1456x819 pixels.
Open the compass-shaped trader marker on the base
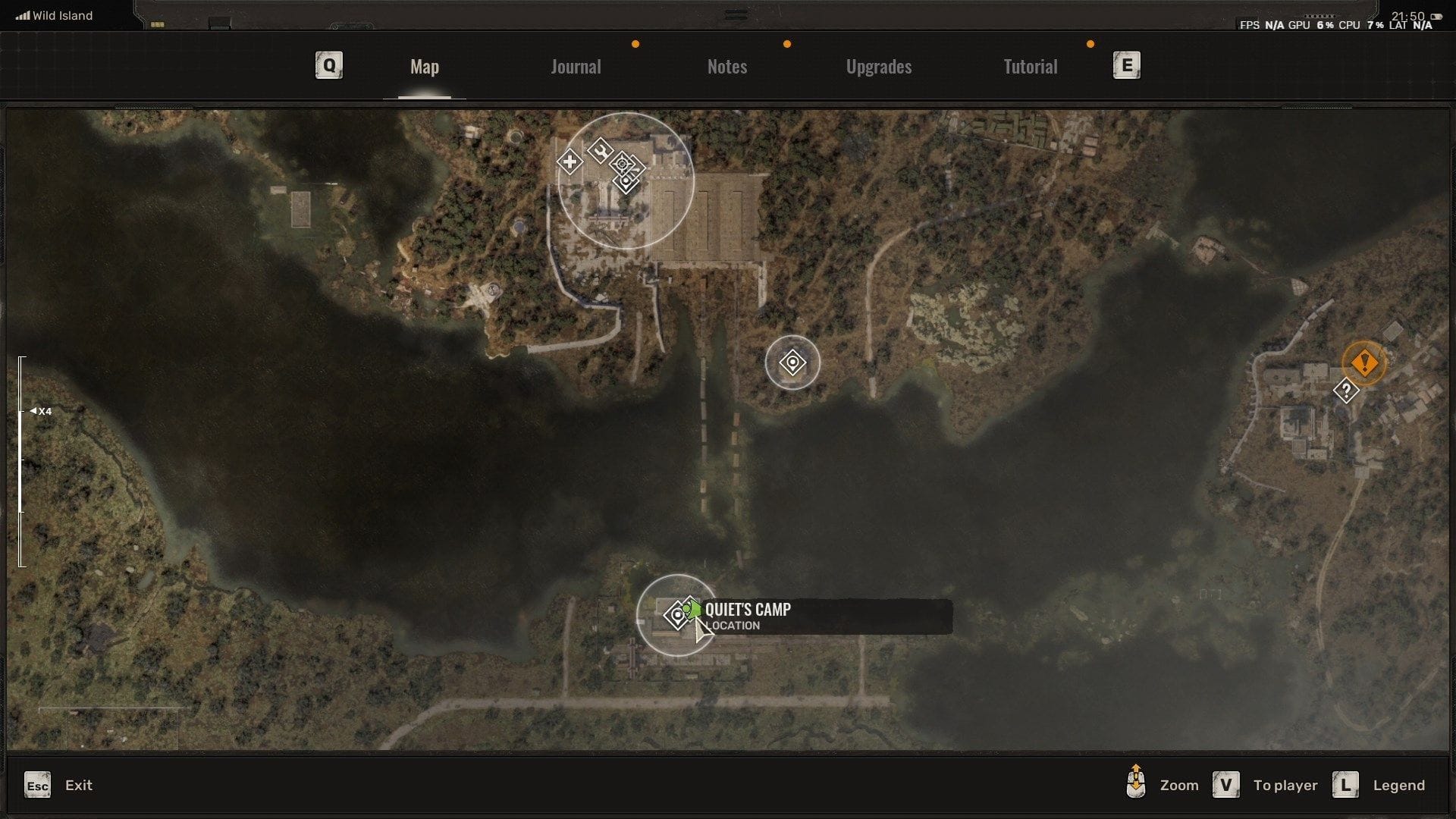(x=623, y=163)
